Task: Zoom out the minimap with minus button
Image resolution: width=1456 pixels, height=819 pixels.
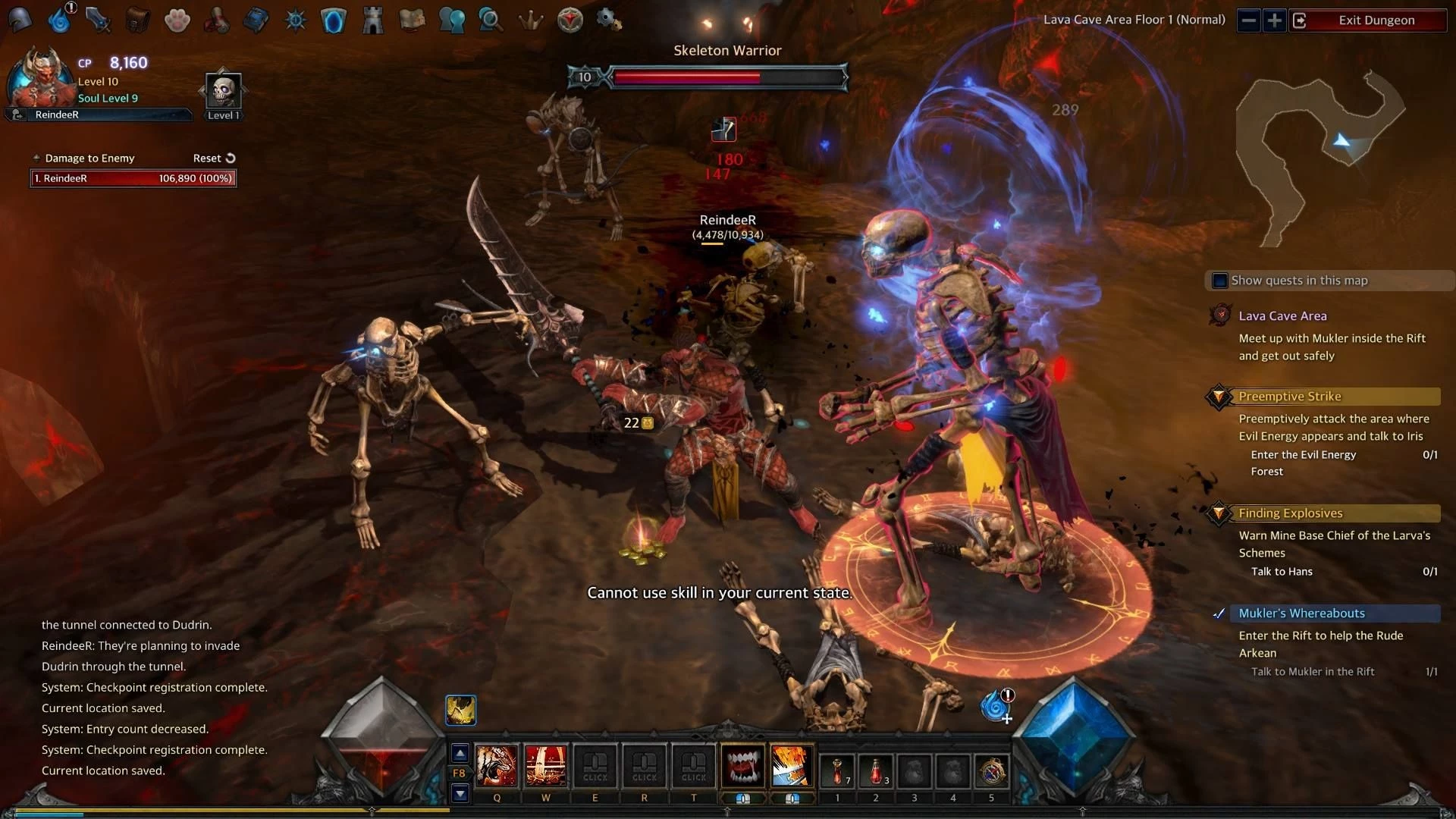Action: [1249, 20]
